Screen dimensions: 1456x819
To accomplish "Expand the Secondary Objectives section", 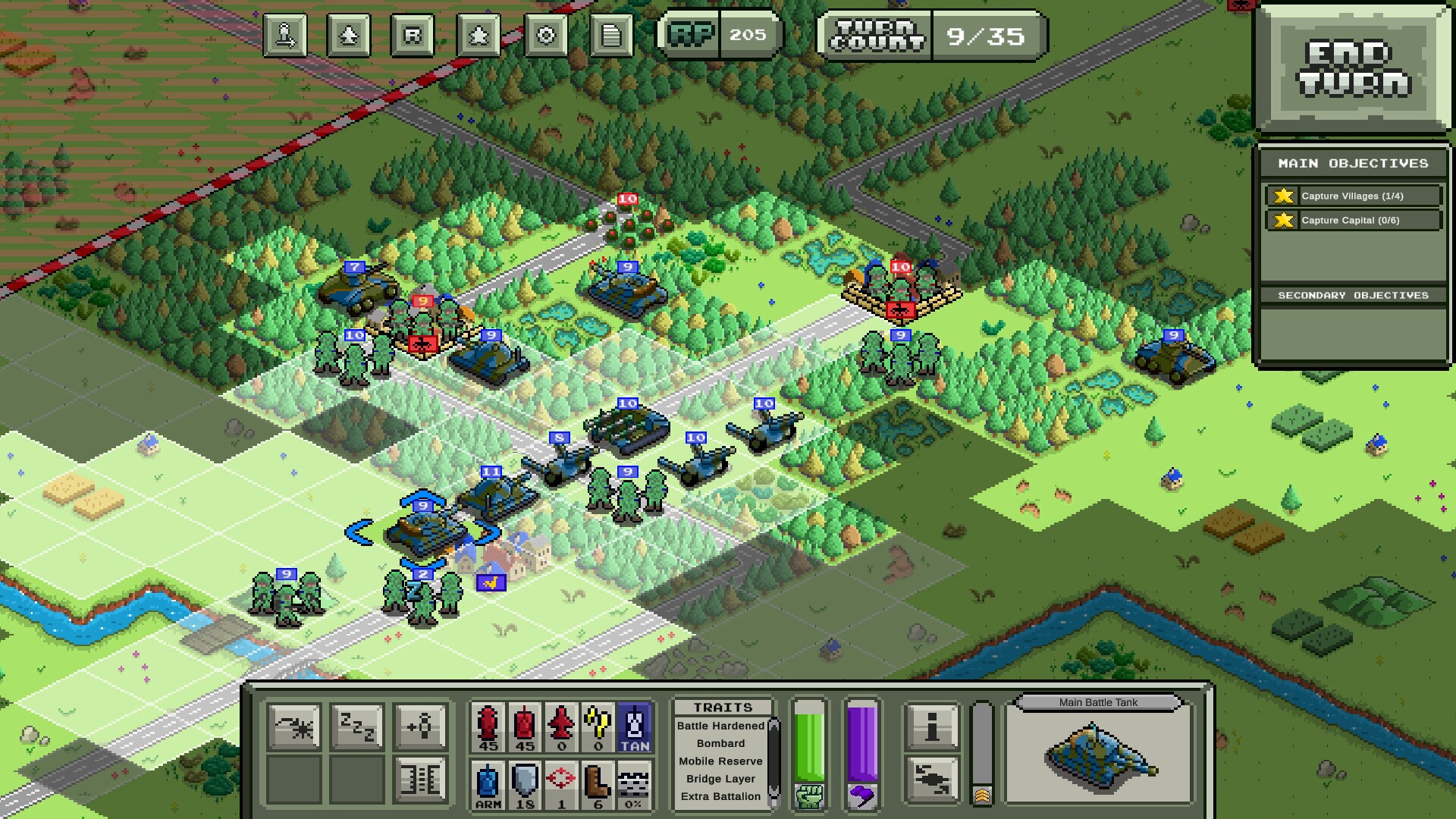I will click(x=1352, y=297).
